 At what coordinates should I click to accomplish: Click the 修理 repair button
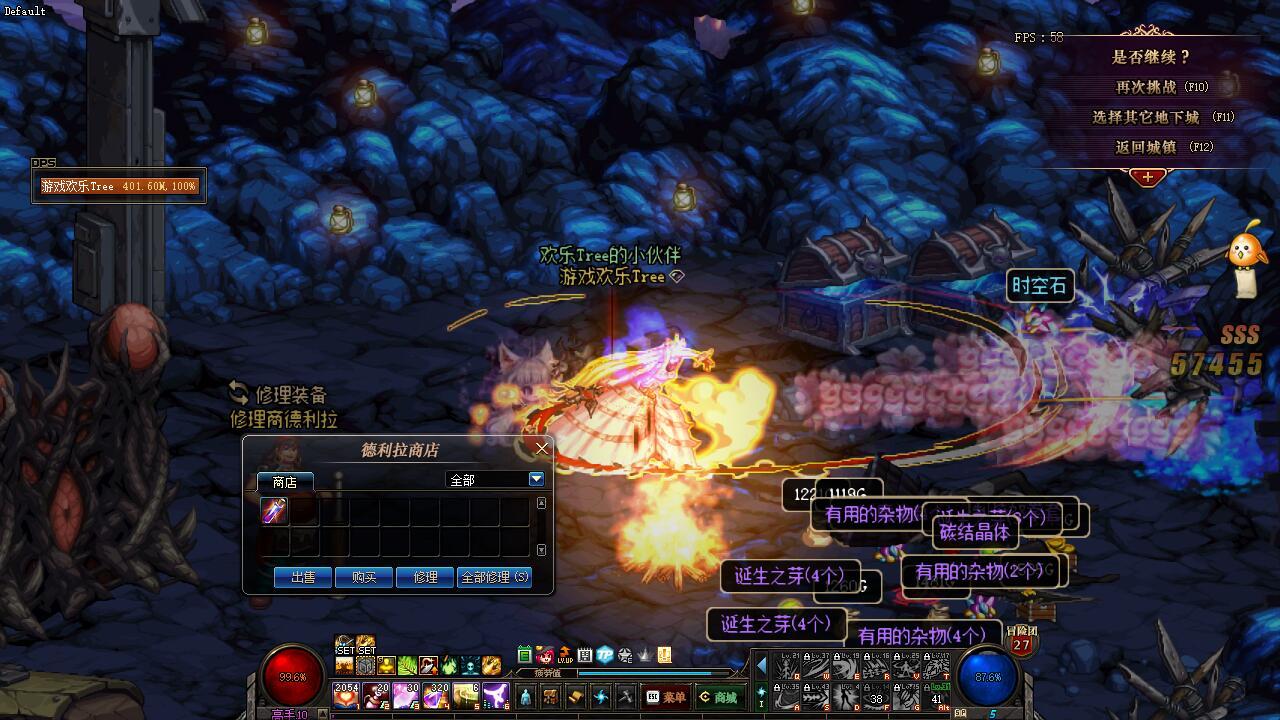(x=425, y=577)
